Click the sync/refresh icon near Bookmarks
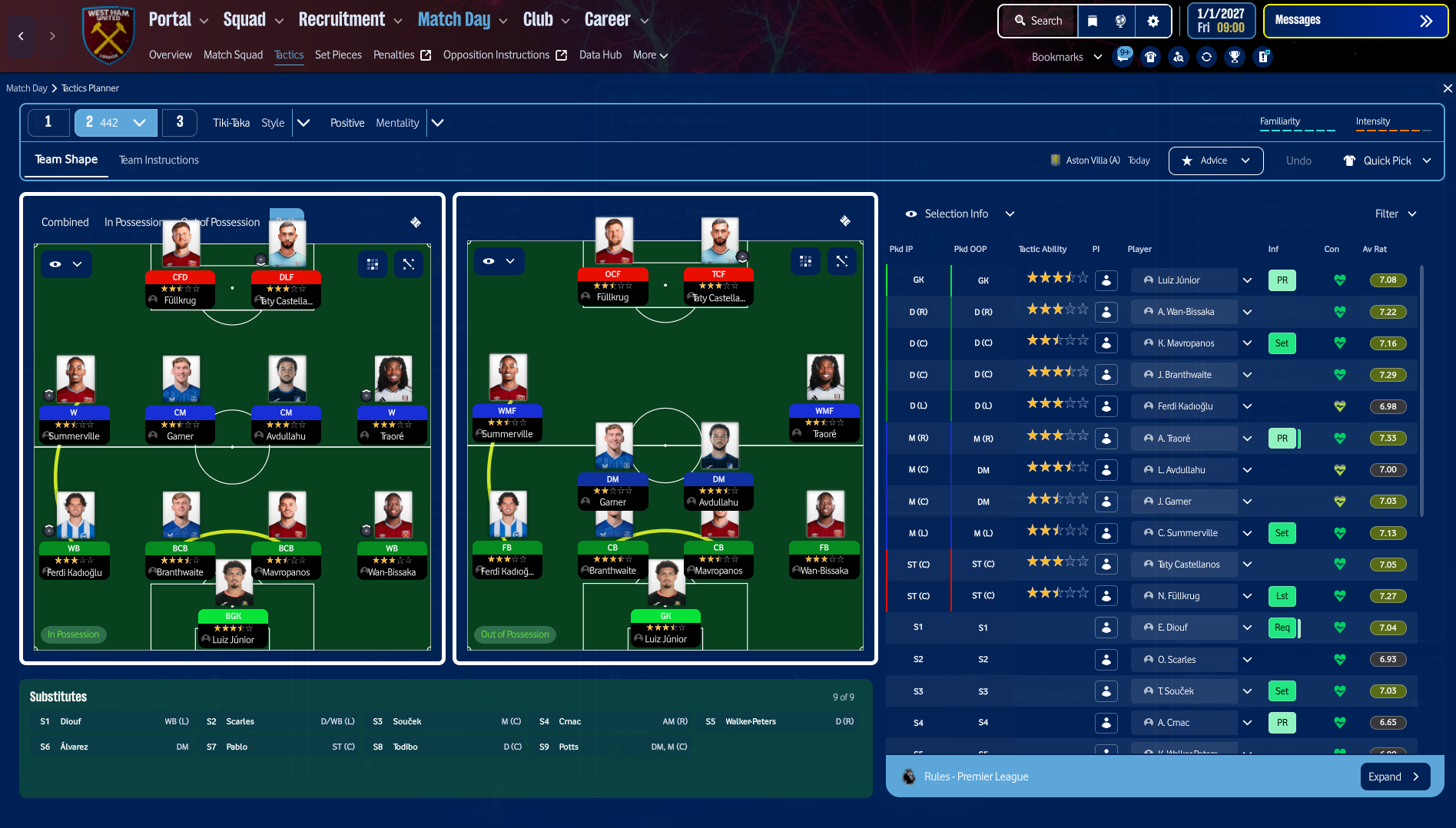 click(x=1206, y=57)
